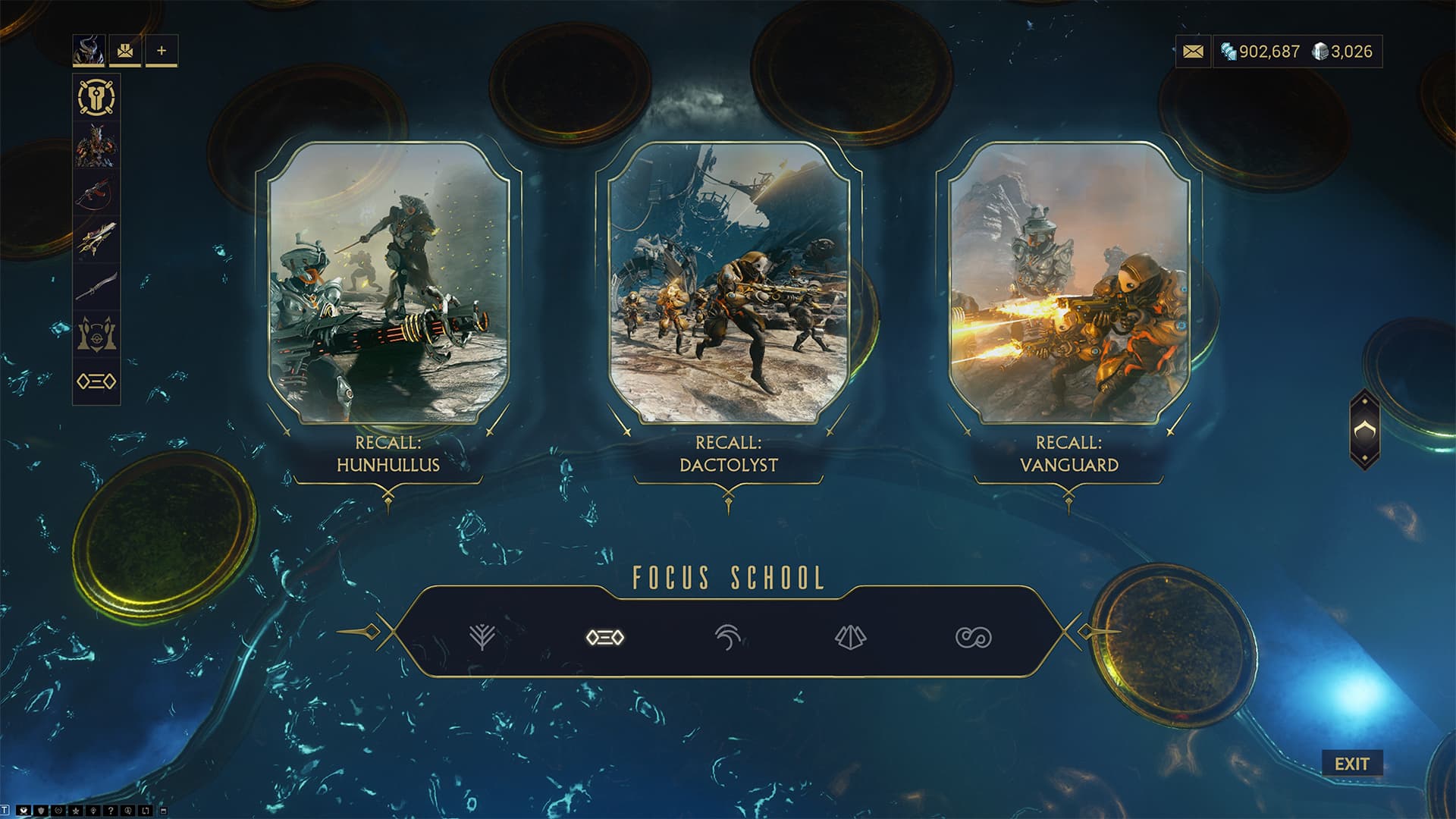1456x819 pixels.
Task: Open the circular loadout emblem in sidebar
Action: tap(96, 98)
